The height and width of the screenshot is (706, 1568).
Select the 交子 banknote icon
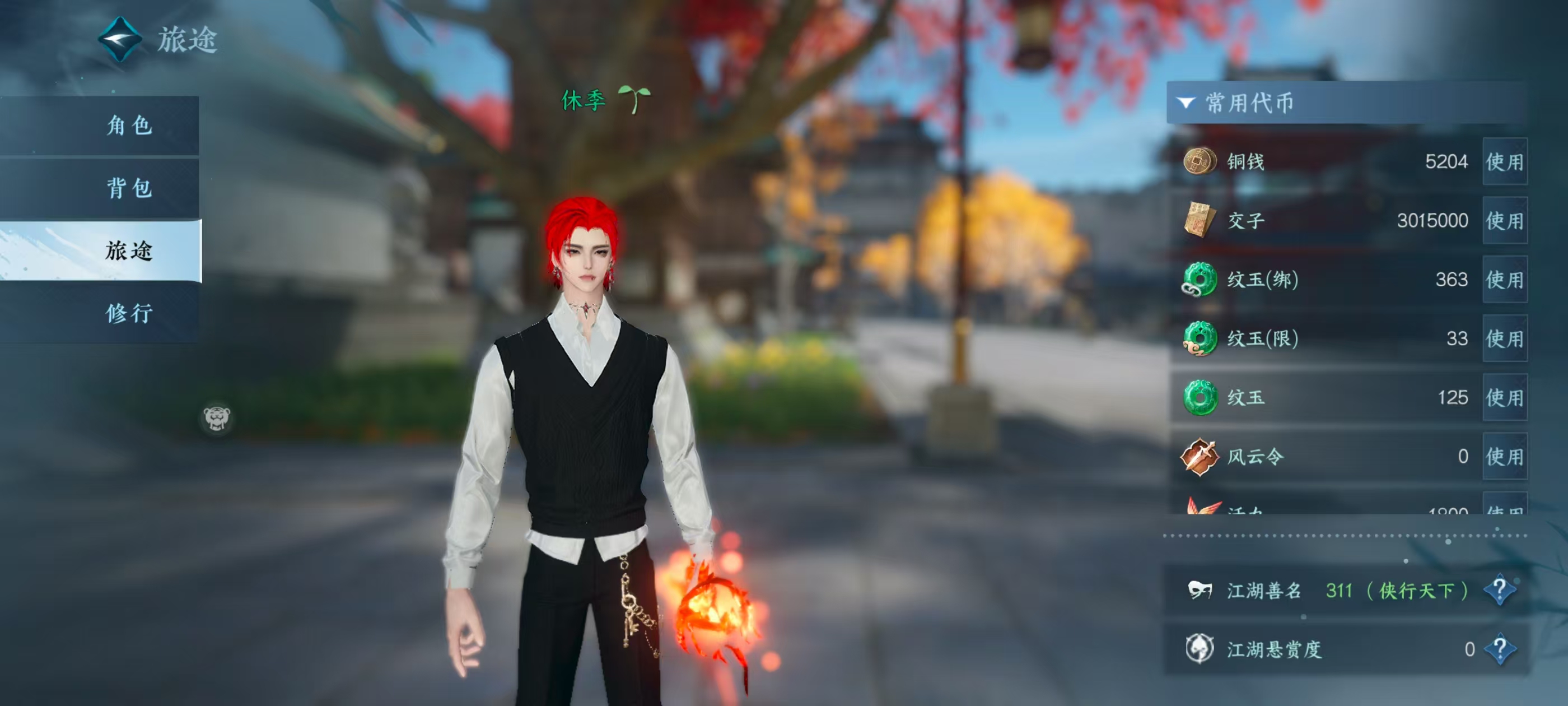coord(1199,220)
